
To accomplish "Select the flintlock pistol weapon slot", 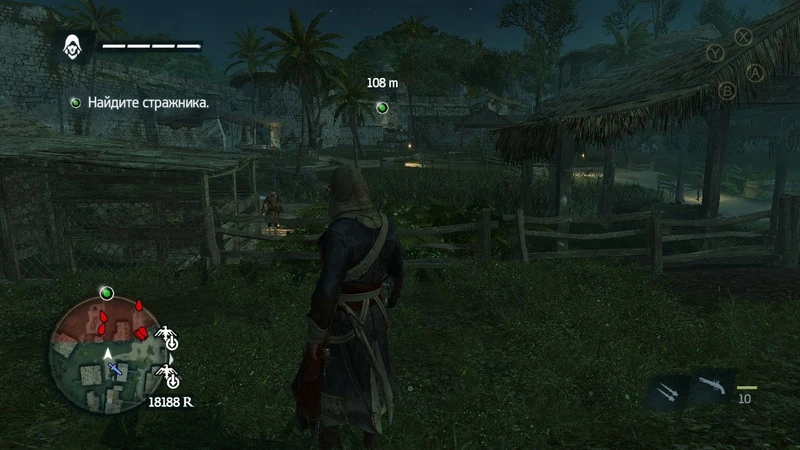I will [x=711, y=385].
